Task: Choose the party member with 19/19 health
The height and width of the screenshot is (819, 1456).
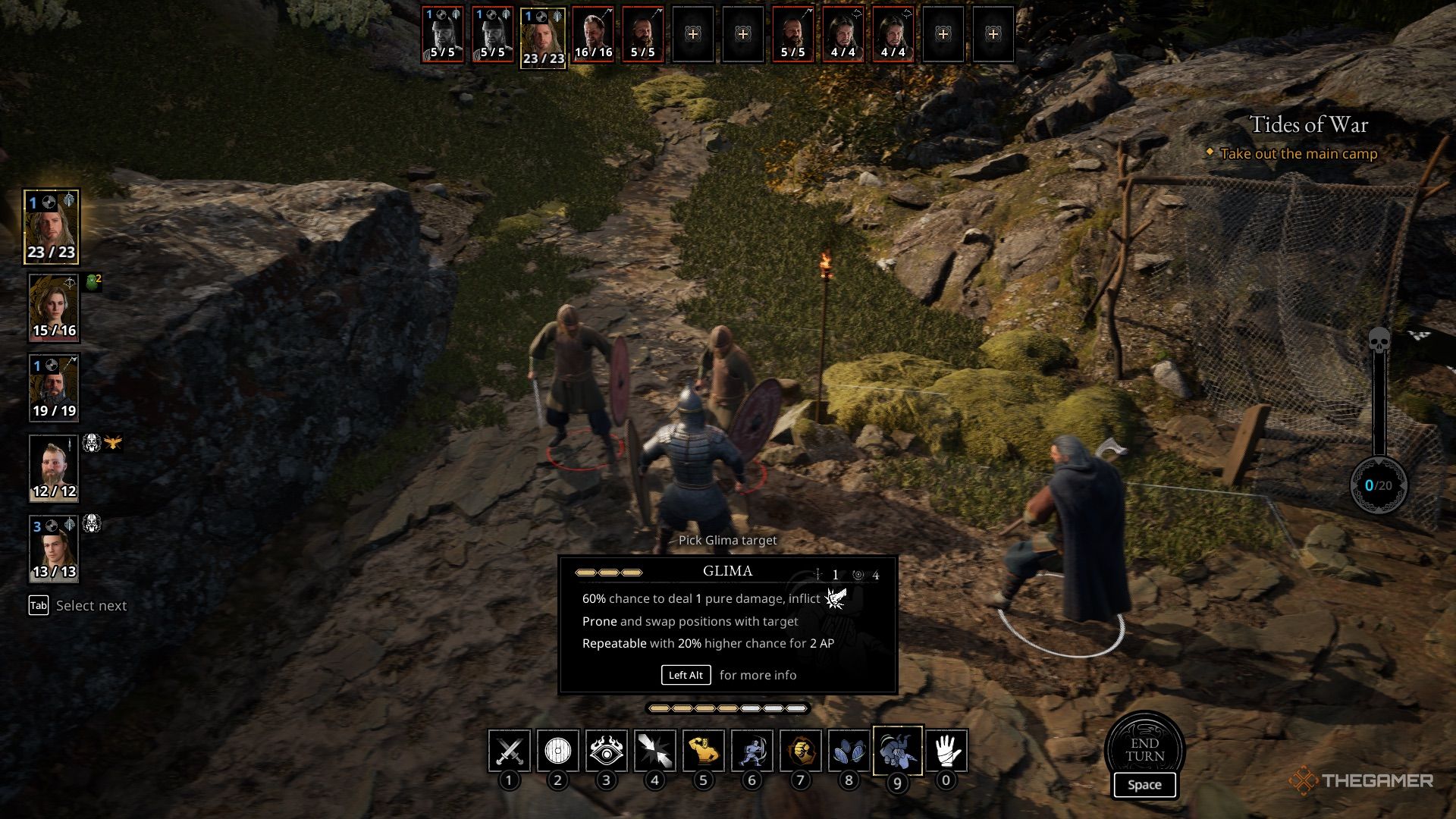Action: coord(53,388)
